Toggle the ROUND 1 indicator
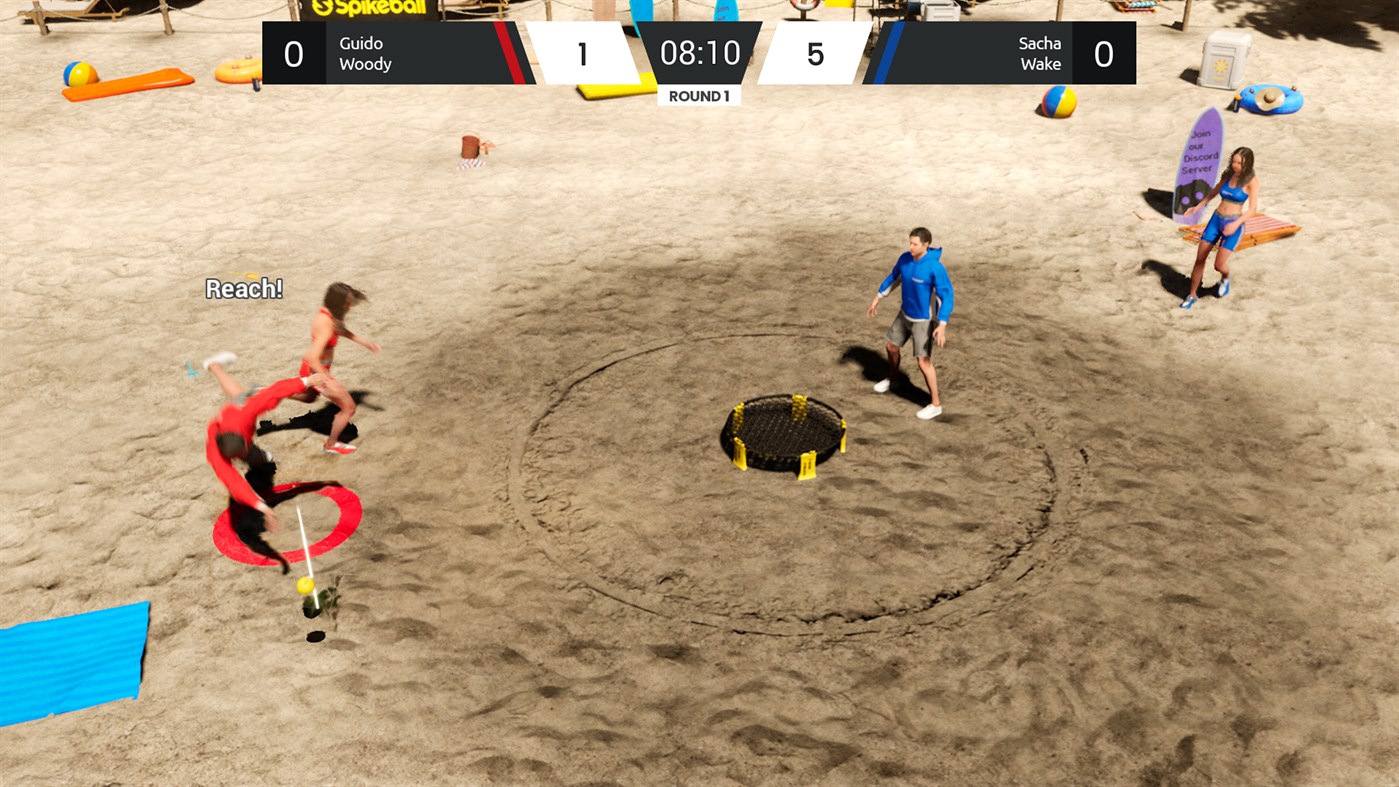Viewport: 1399px width, 787px height. (x=699, y=94)
